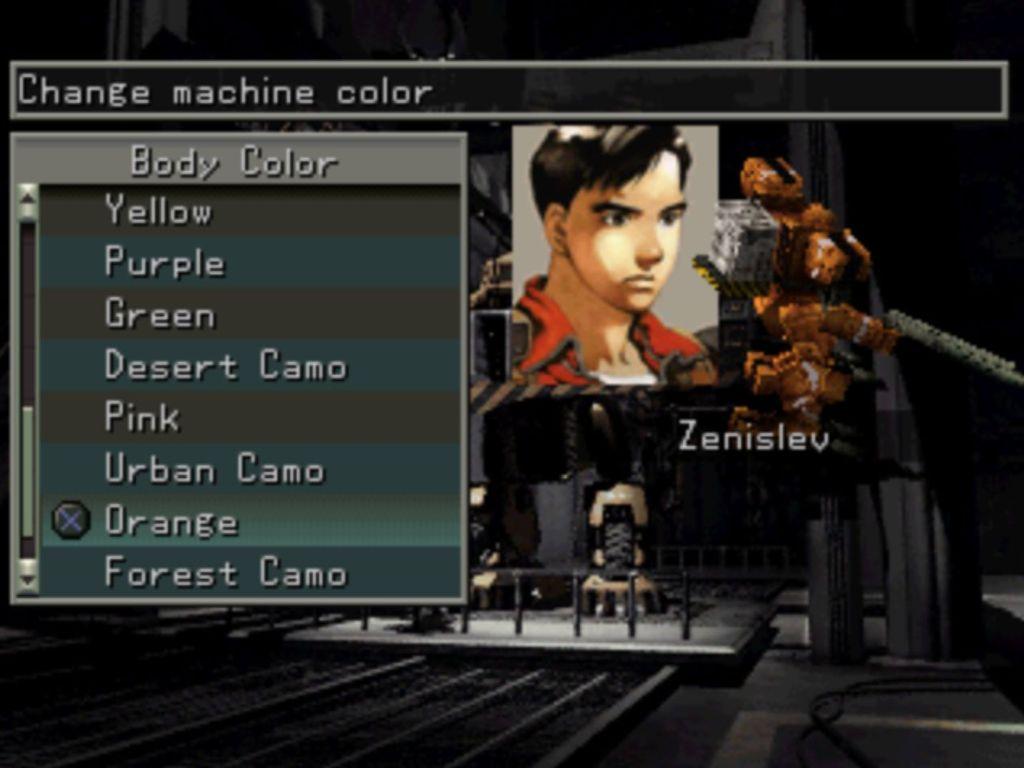Choose Purple from the color list

(x=164, y=263)
